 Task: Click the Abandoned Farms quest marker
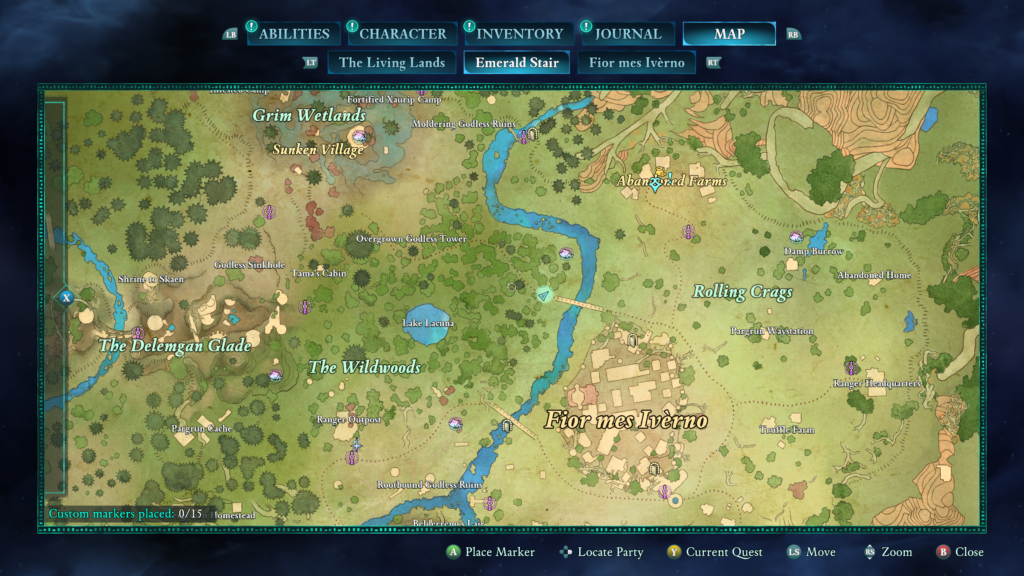point(657,183)
